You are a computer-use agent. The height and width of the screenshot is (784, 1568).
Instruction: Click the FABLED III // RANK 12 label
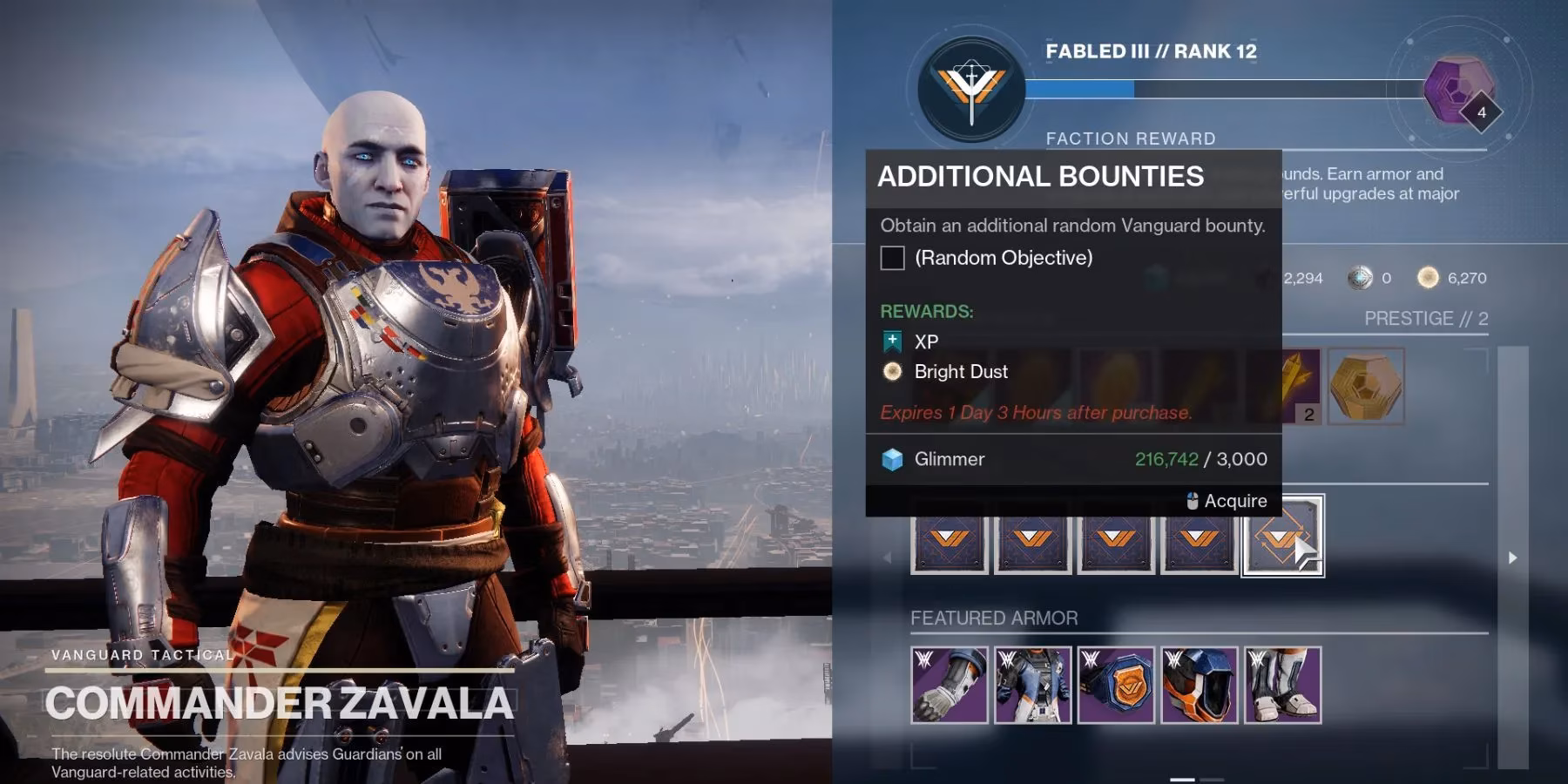click(1152, 52)
